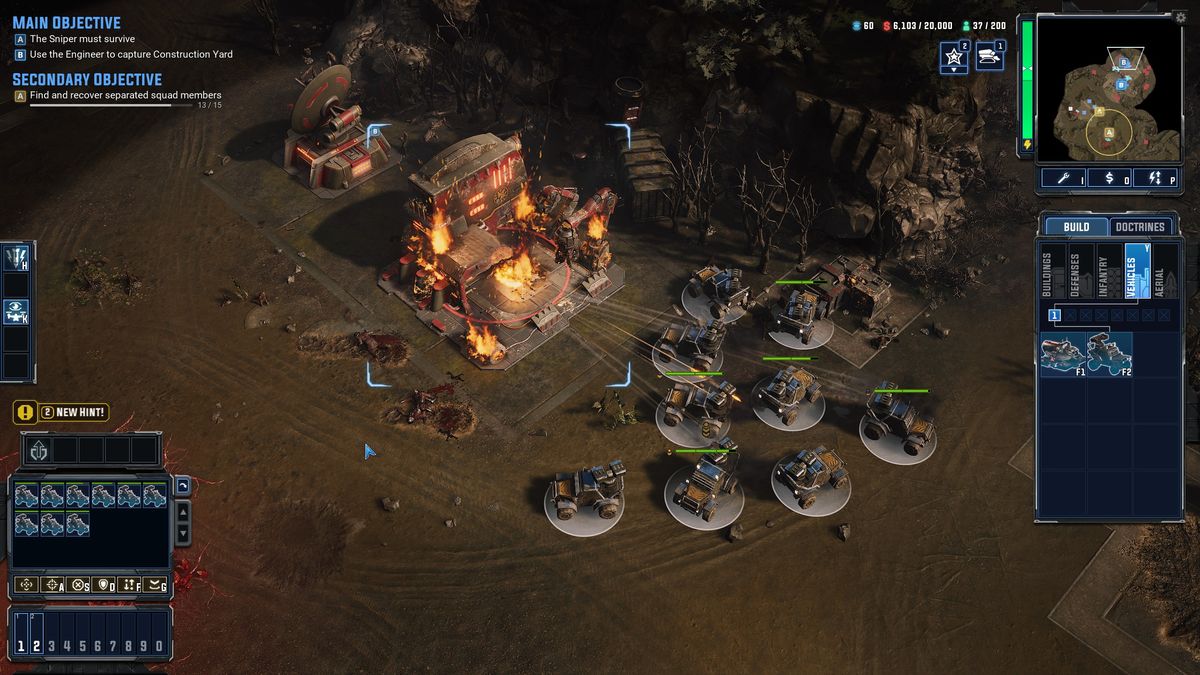Switch to the Doctrines tab

[x=1140, y=227]
